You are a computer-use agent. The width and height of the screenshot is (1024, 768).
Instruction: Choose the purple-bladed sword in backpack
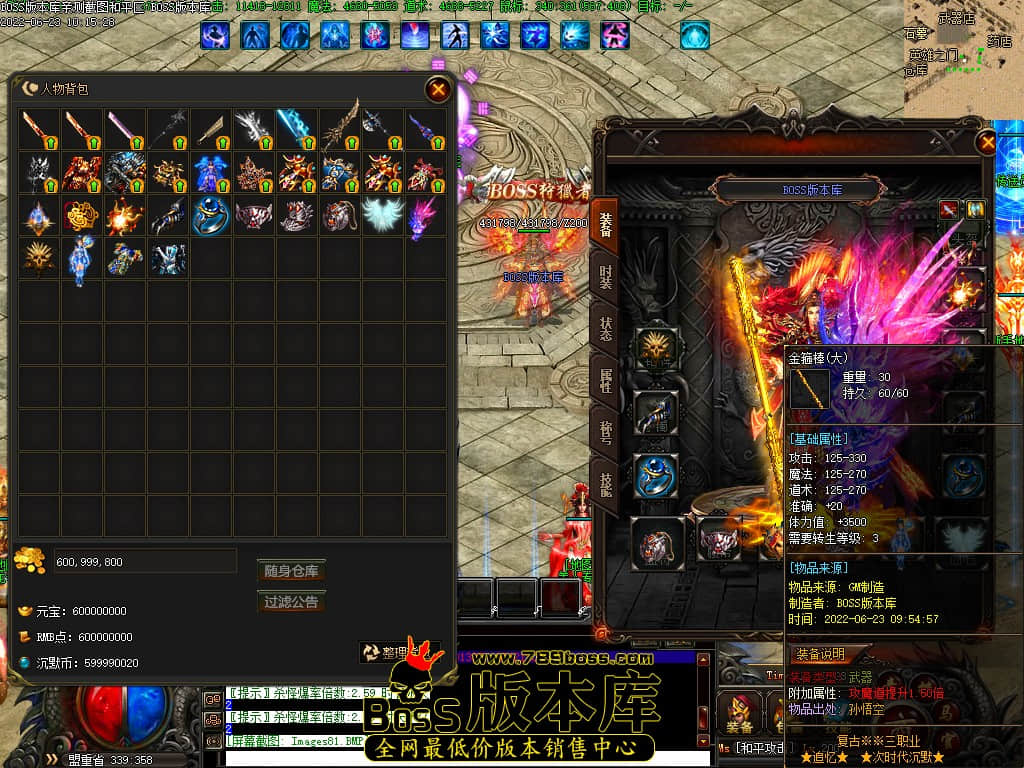(125, 129)
